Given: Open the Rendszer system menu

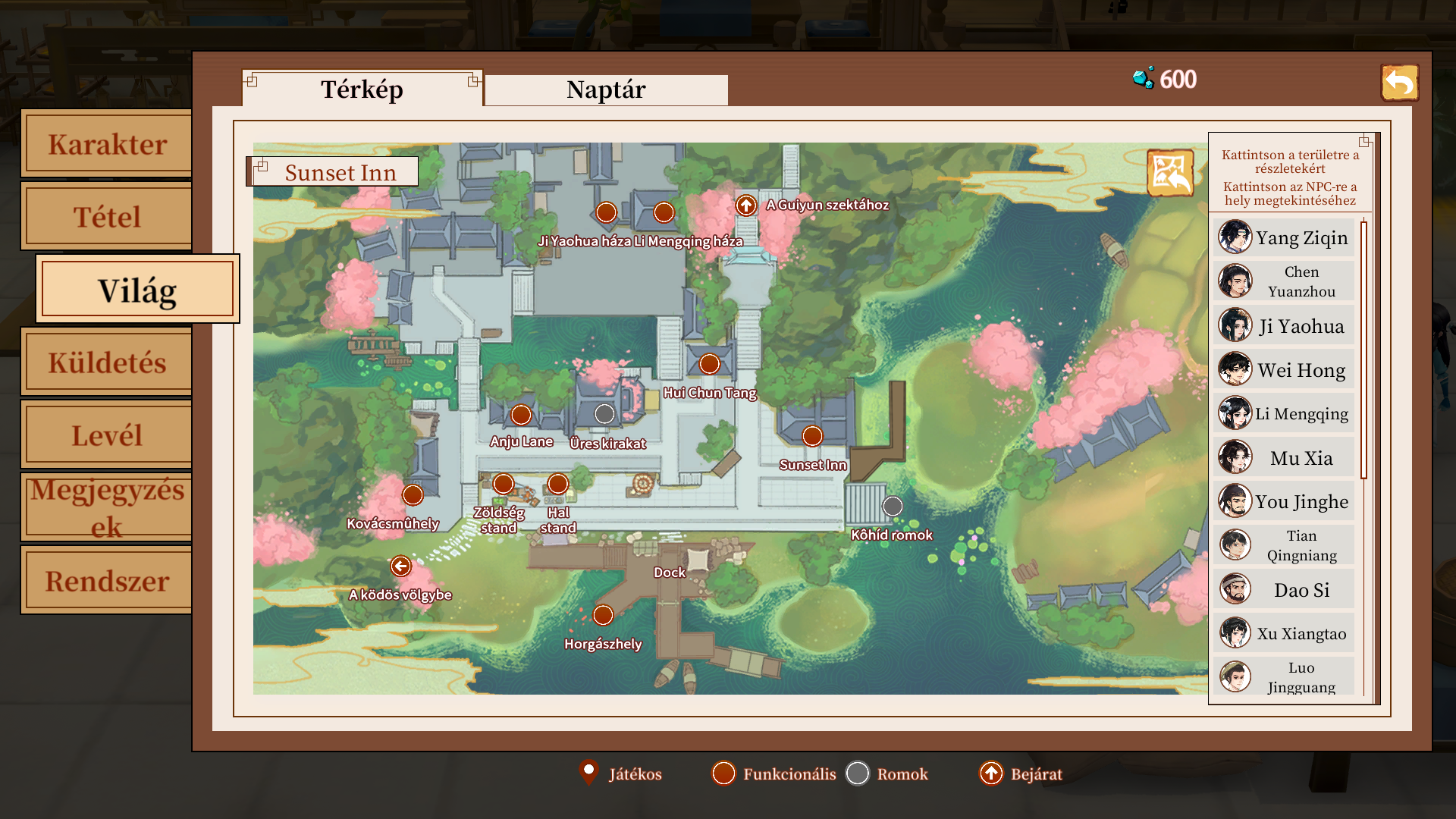Looking at the screenshot, I should click(107, 581).
